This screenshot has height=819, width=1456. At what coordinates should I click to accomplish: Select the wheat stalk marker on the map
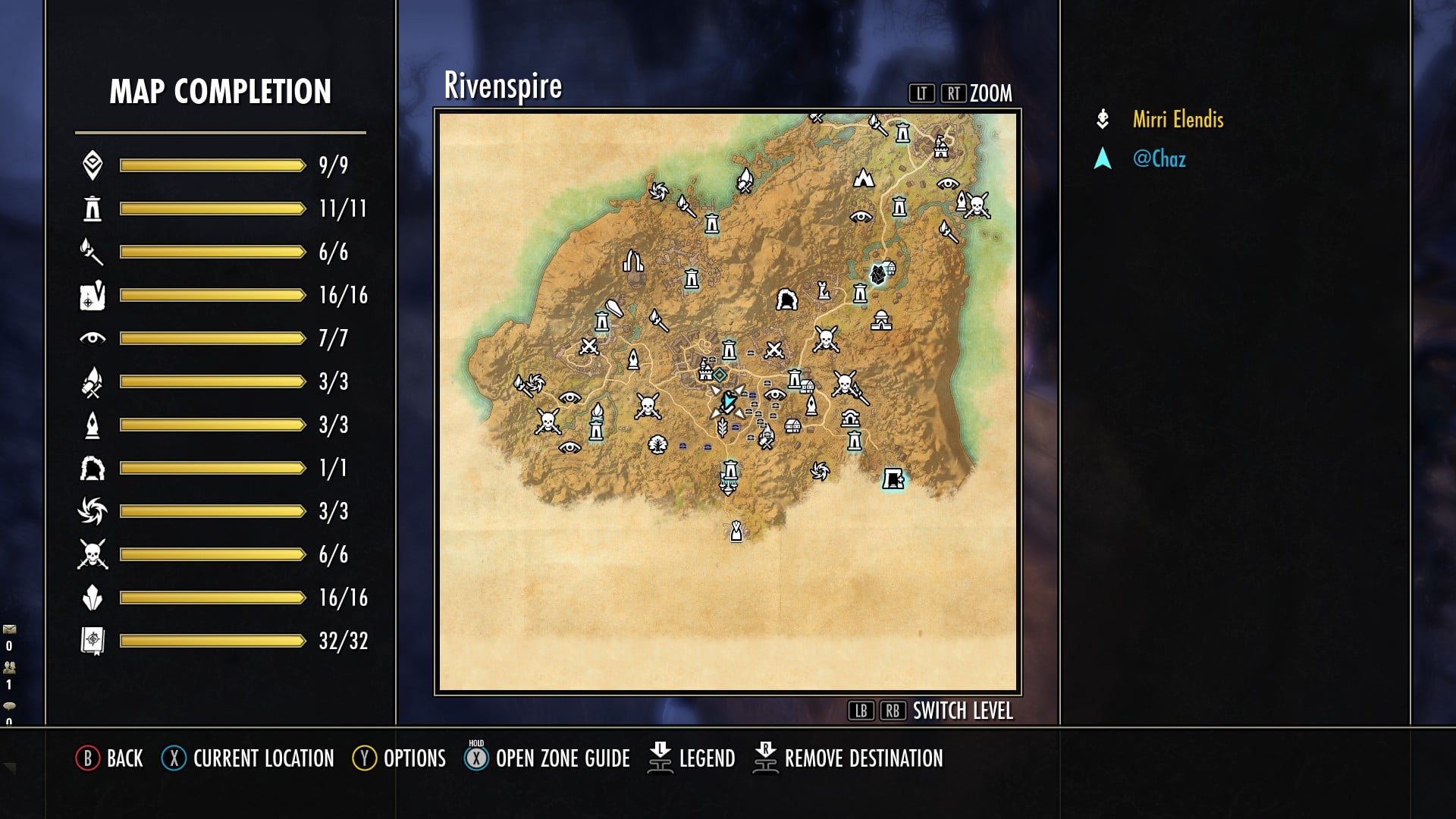(x=723, y=428)
